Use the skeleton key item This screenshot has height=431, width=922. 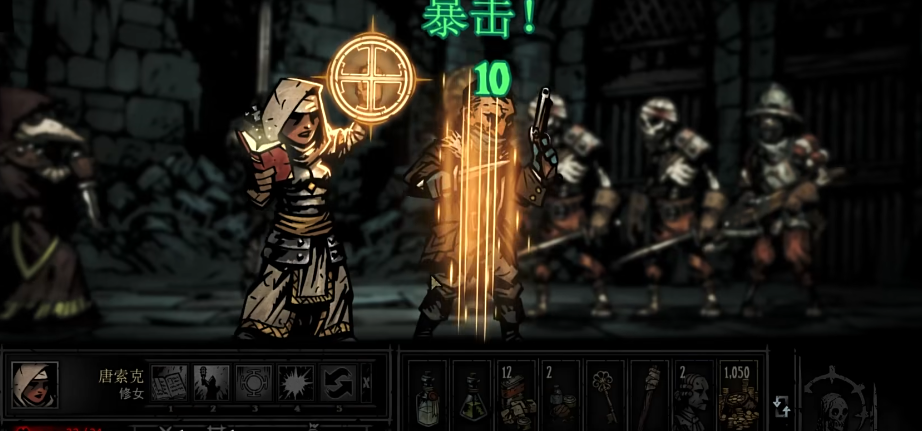[604, 393]
